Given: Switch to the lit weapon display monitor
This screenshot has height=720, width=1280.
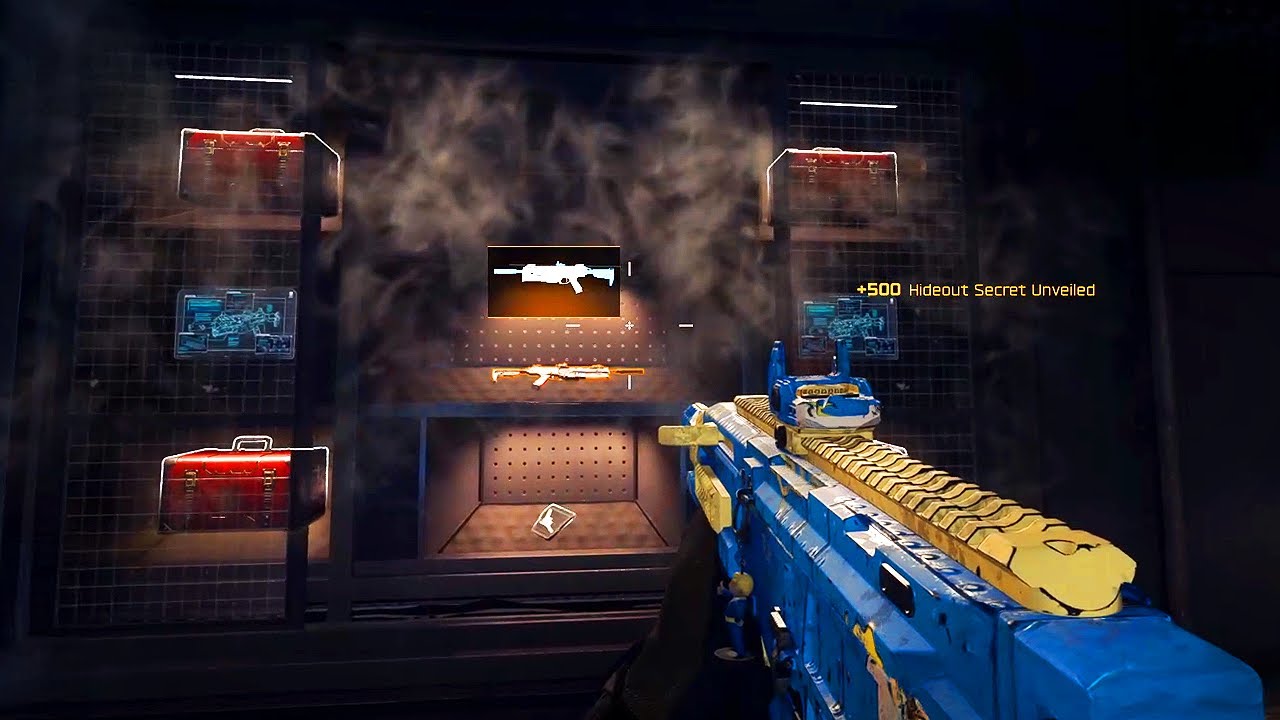Looking at the screenshot, I should click(x=551, y=281).
